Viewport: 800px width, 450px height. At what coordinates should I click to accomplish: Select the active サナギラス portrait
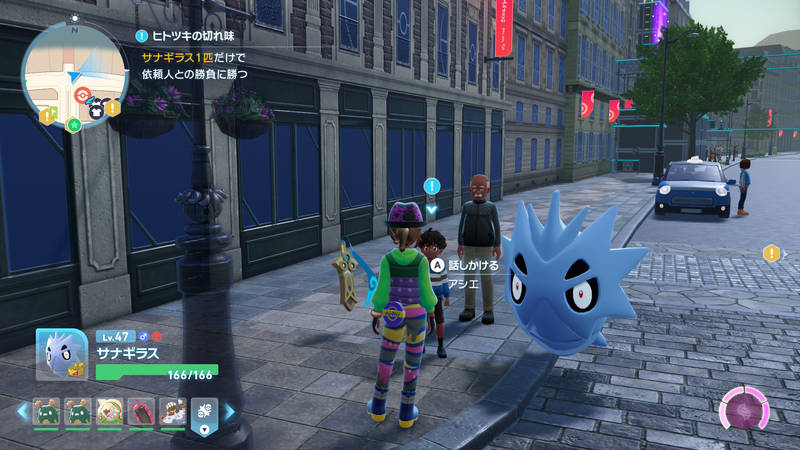62,356
